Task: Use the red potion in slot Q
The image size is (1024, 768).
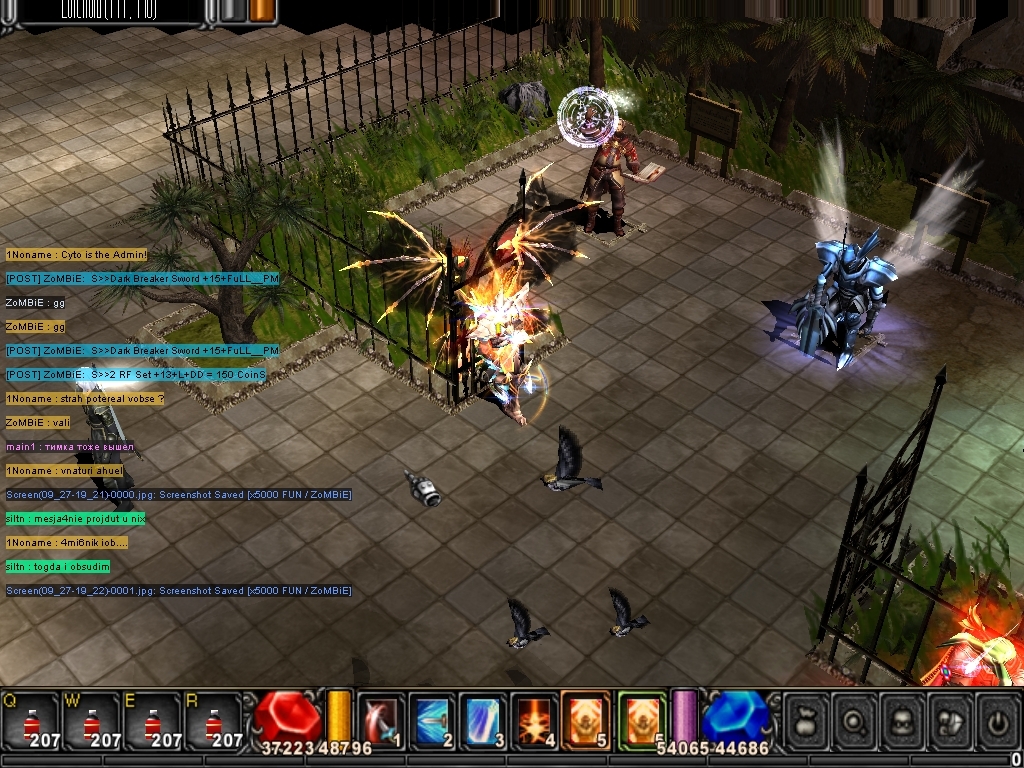Action: [x=30, y=720]
